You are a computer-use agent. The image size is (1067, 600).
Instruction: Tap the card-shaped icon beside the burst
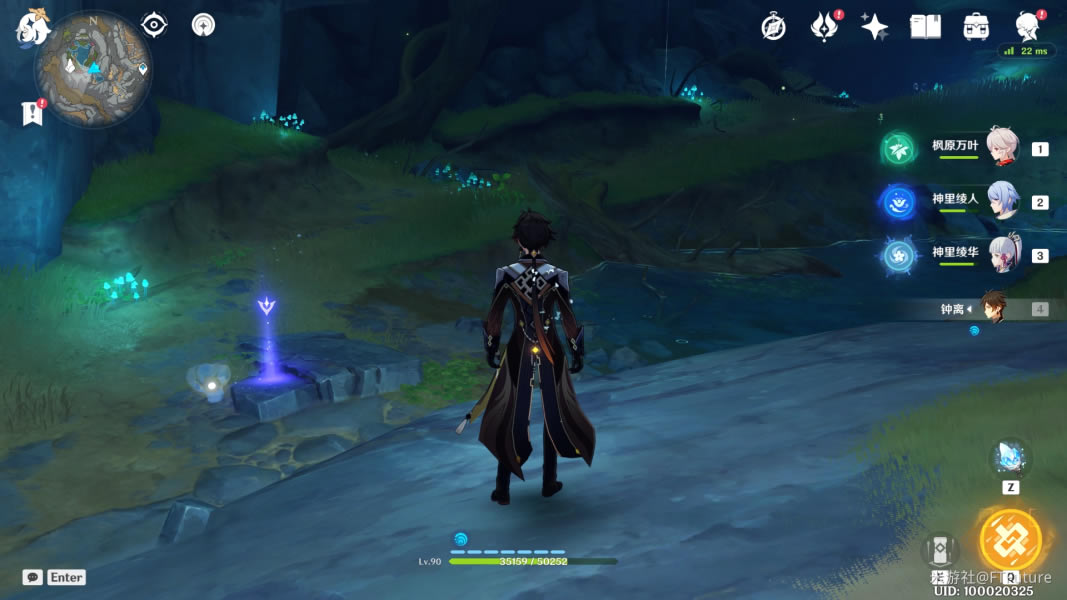(x=940, y=549)
